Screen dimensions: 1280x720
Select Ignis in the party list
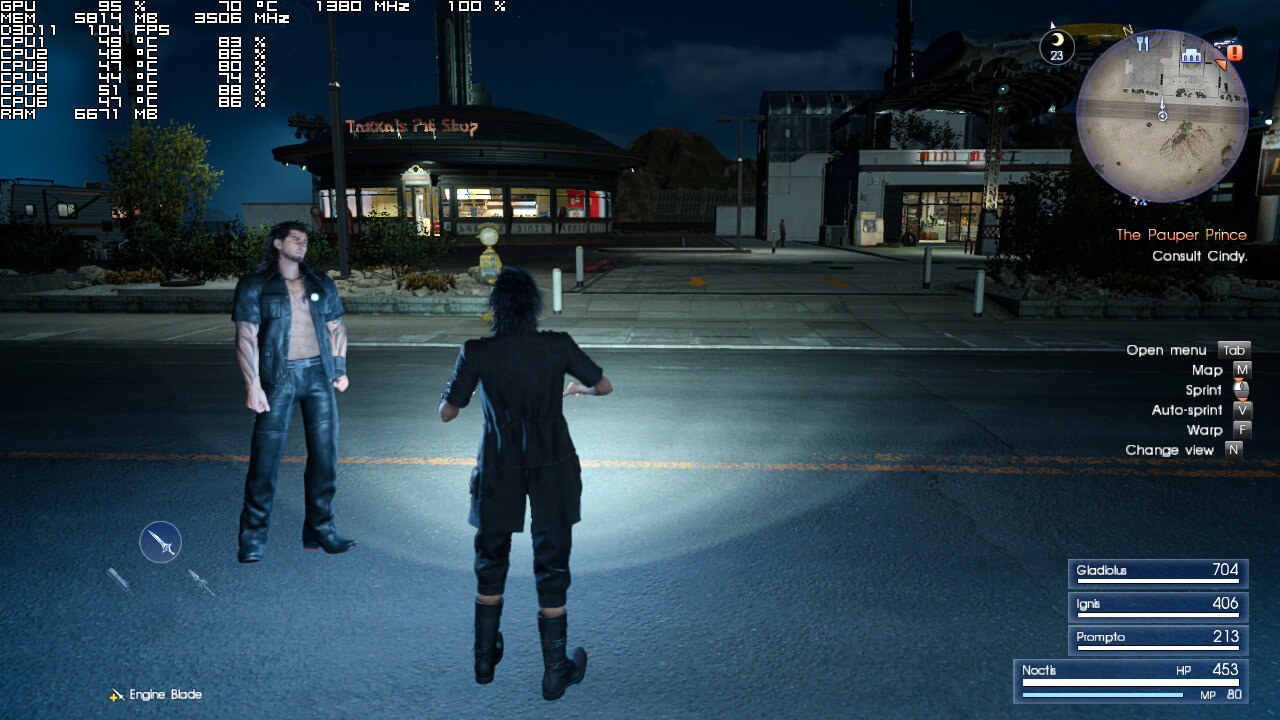(x=1157, y=605)
